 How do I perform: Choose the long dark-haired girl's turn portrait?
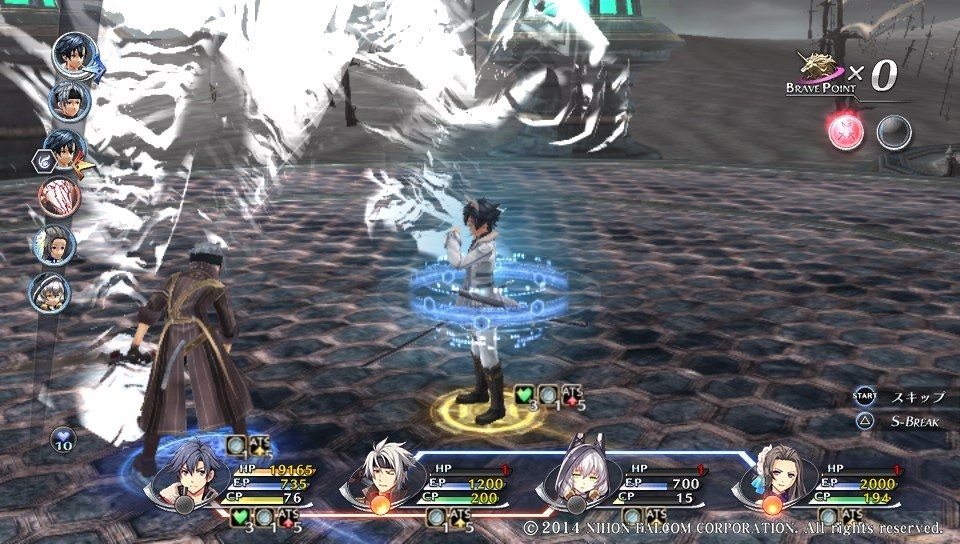[55, 245]
